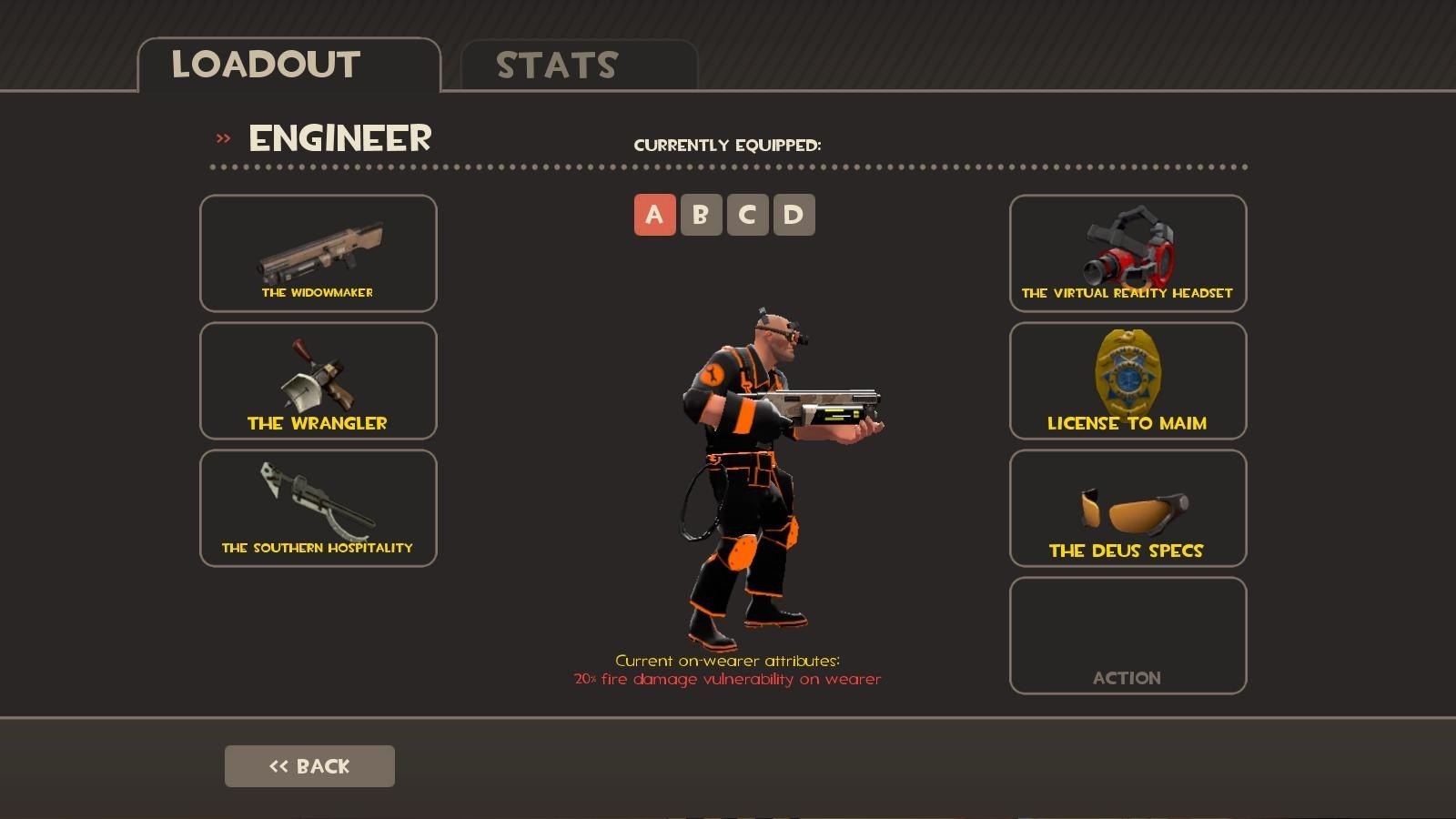This screenshot has width=1456, height=819.
Task: Change the Deus Specs cosmetic slot
Action: (1127, 508)
